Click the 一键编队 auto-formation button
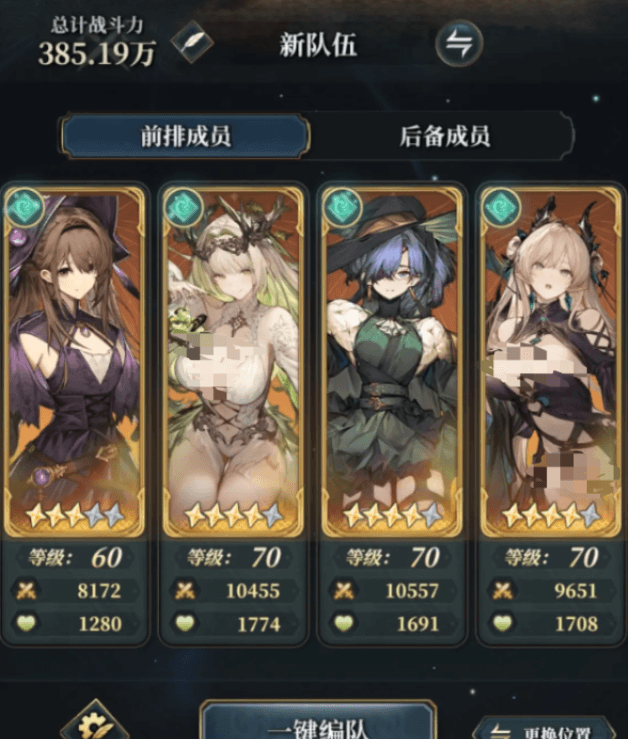 (317, 722)
